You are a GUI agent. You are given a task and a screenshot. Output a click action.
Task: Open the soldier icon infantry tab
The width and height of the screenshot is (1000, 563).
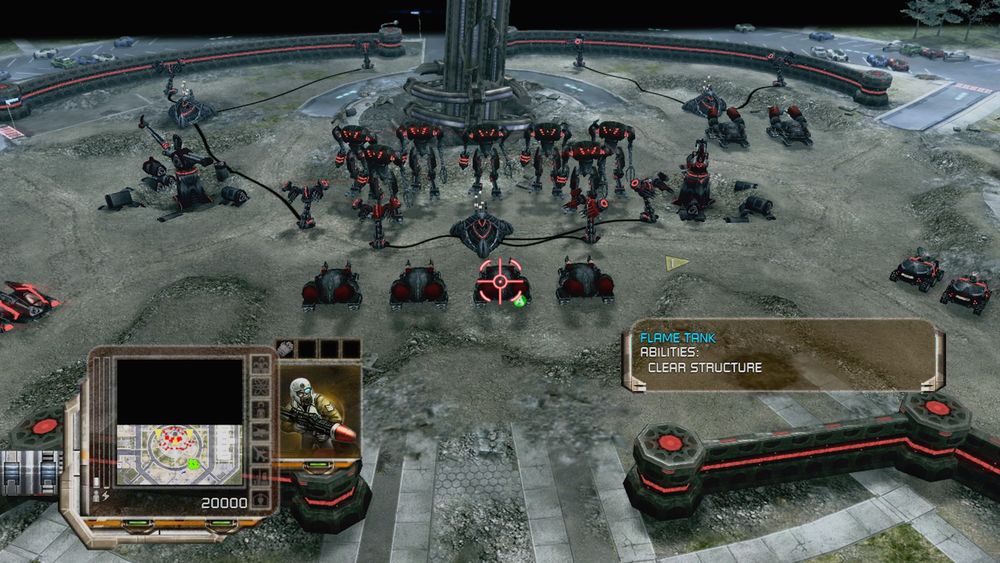point(259,409)
